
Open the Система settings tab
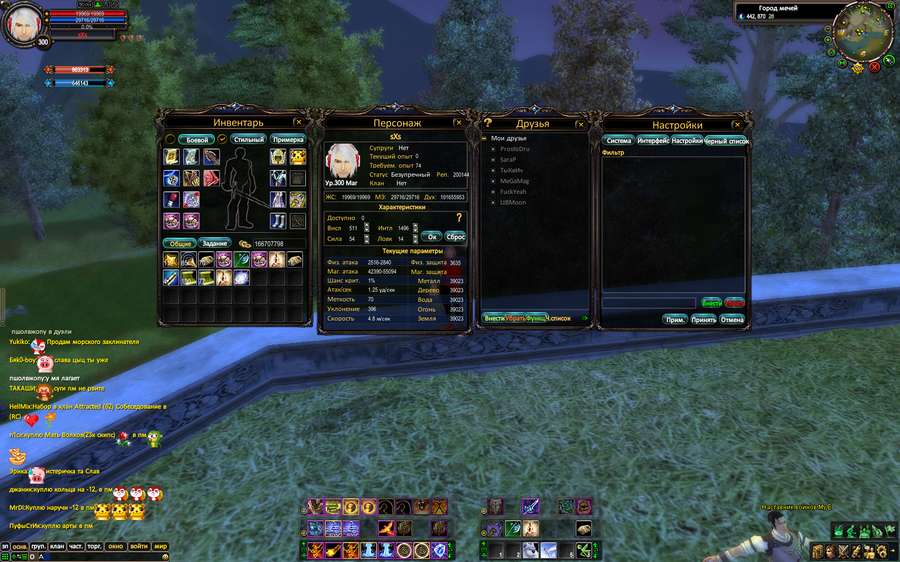[x=618, y=141]
